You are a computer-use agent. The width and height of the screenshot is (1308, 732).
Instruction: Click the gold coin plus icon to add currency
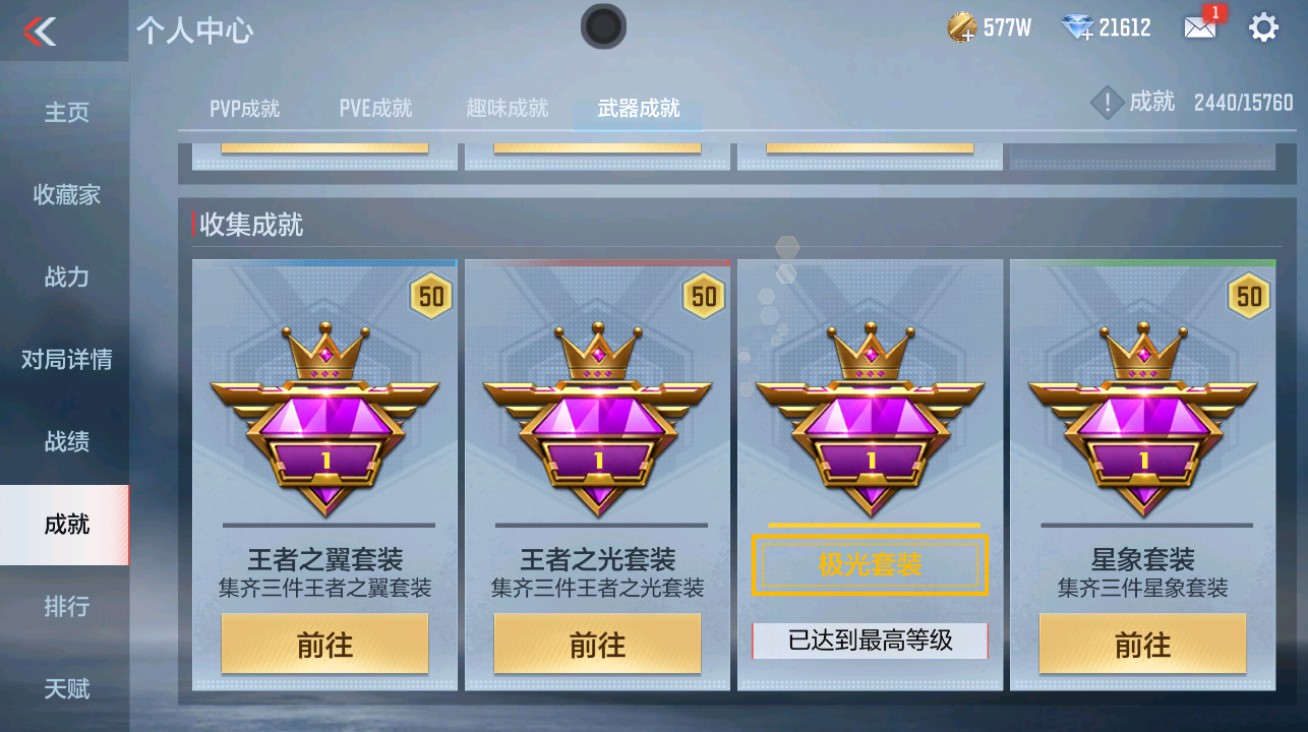point(964,27)
